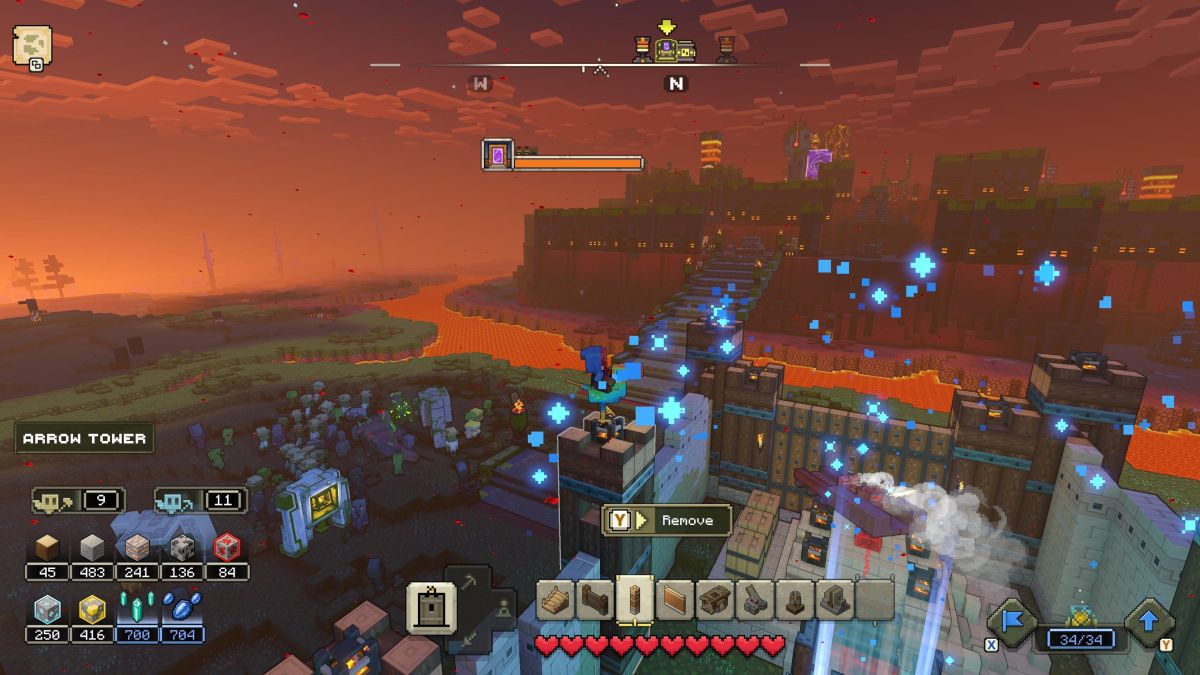This screenshot has width=1200, height=675.
Task: Open the world map icon
Action: 32,47
